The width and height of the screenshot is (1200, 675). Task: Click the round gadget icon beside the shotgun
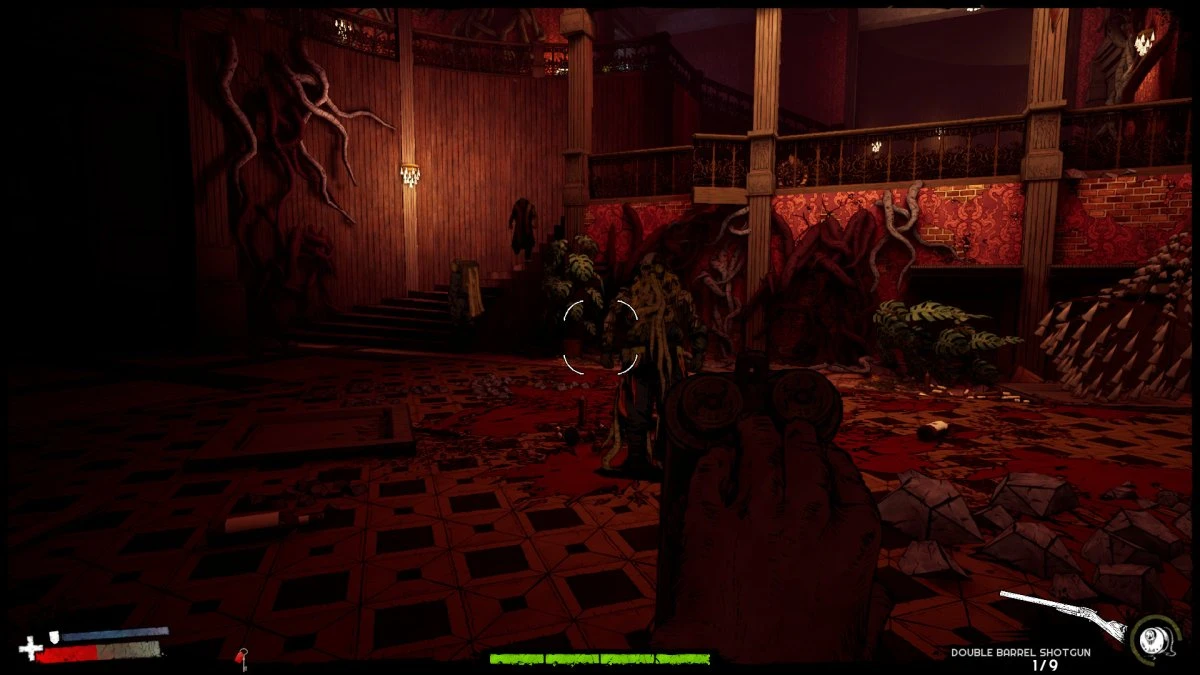click(1150, 636)
